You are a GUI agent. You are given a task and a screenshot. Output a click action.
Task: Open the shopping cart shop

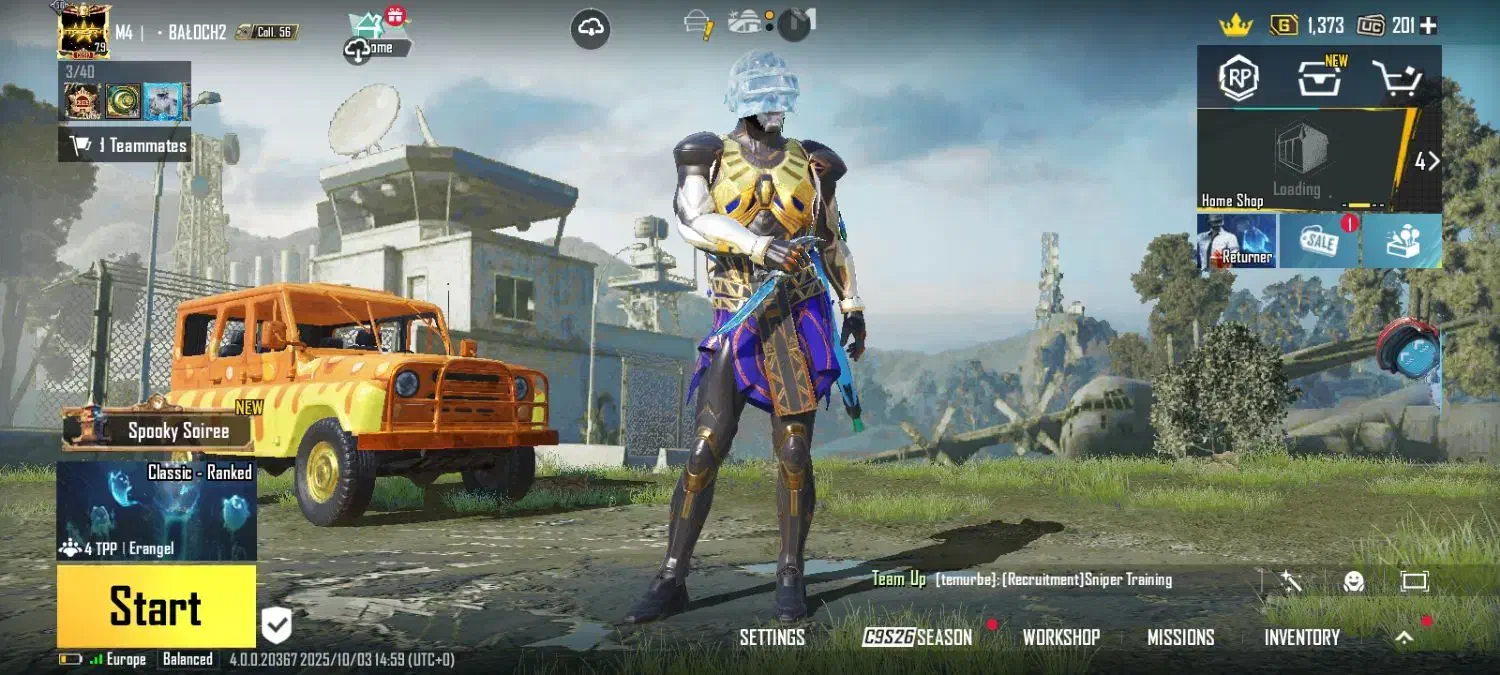[x=1397, y=78]
